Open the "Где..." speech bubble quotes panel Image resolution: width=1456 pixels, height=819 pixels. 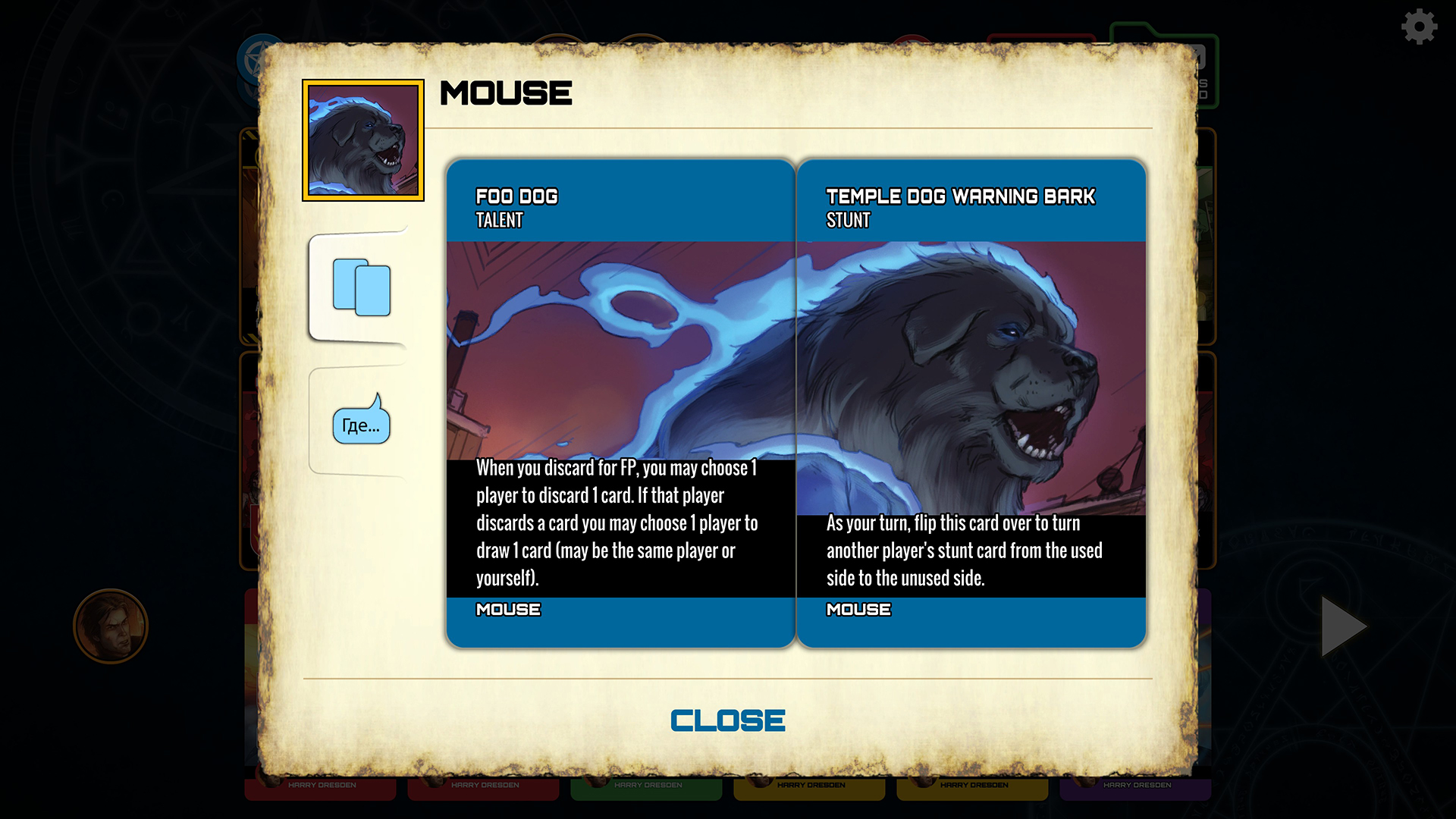tap(361, 423)
